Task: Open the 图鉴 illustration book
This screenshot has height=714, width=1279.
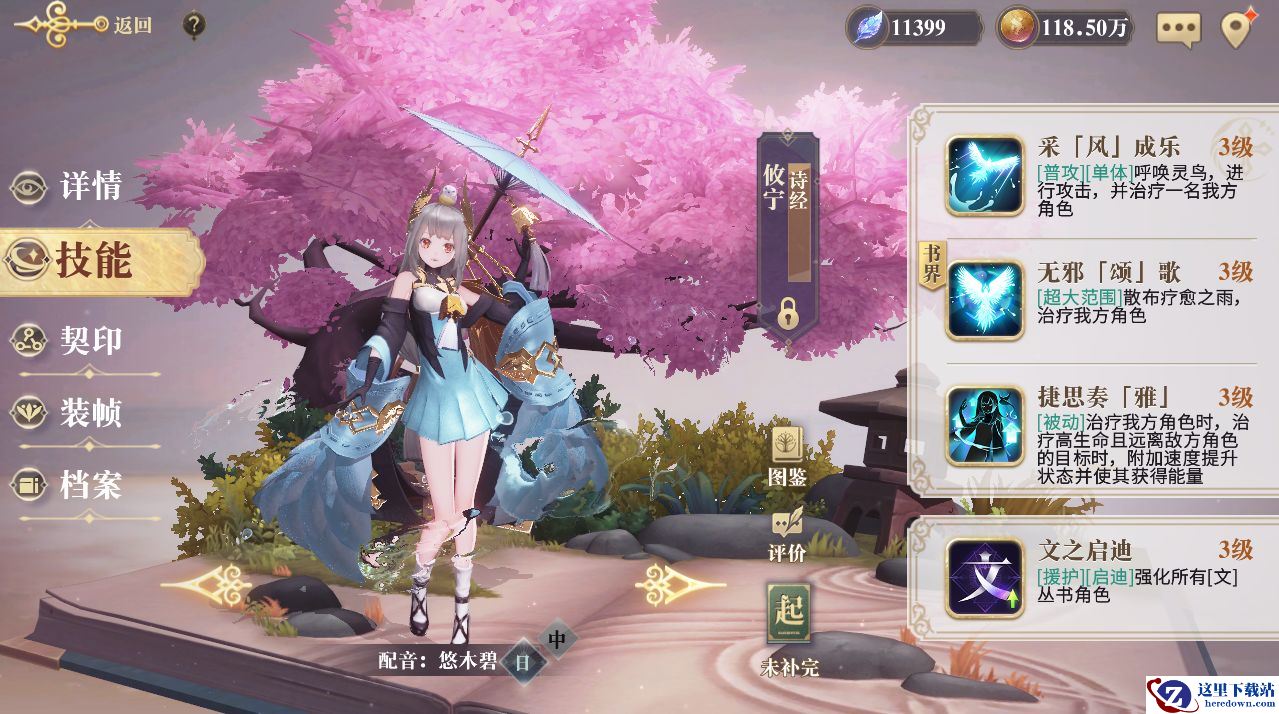Action: (x=787, y=455)
